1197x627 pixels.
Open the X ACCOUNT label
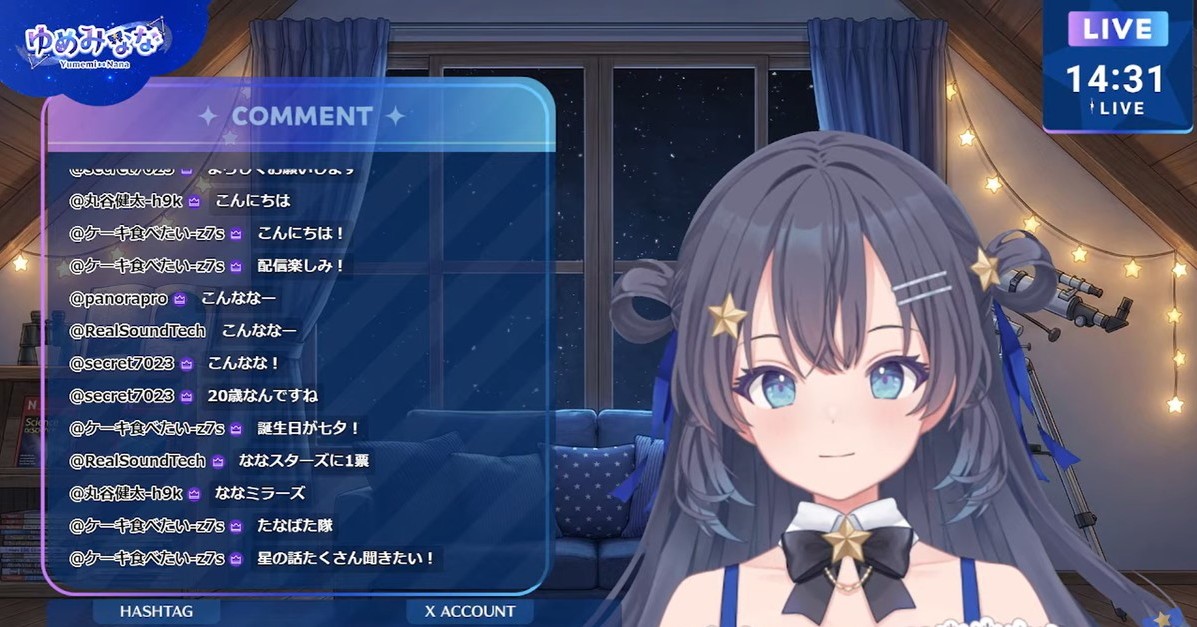pos(469,611)
